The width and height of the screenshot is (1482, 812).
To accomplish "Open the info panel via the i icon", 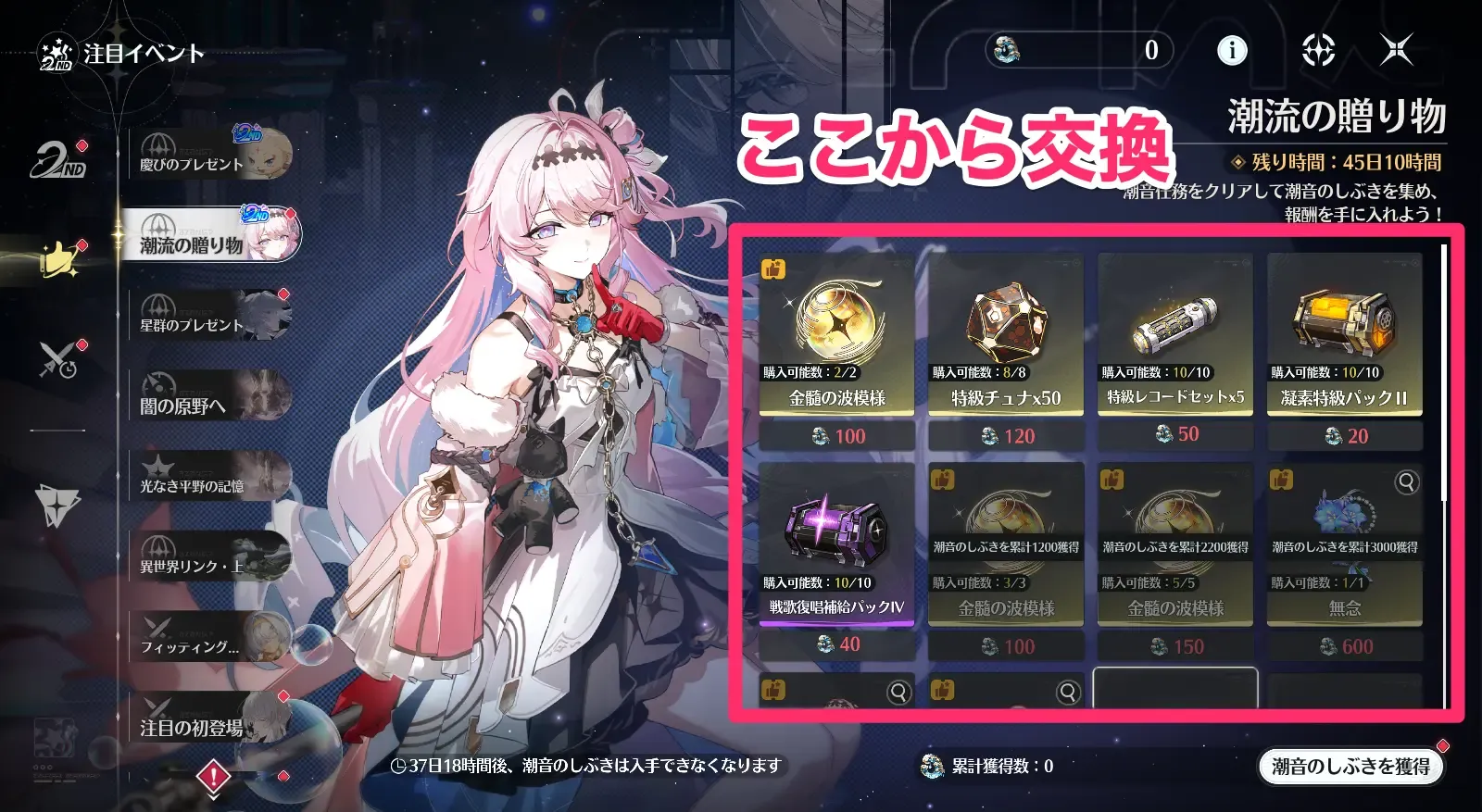I will [x=1232, y=53].
